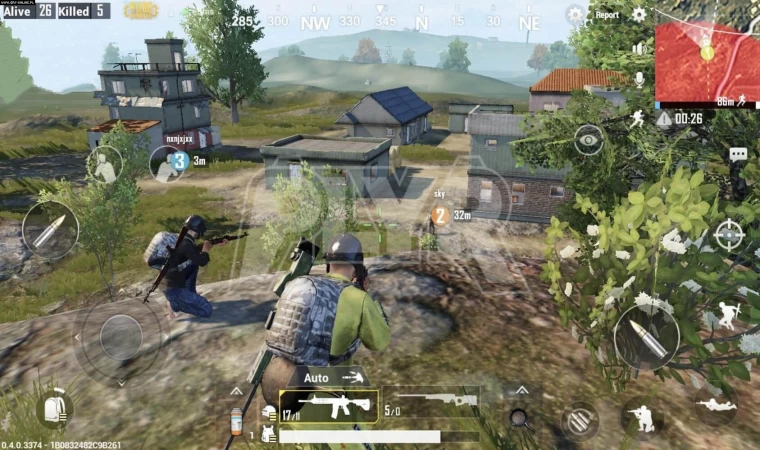Tap the aim-down-sights crosshair button
Viewport: 760px width, 450px height.
coord(729,234)
